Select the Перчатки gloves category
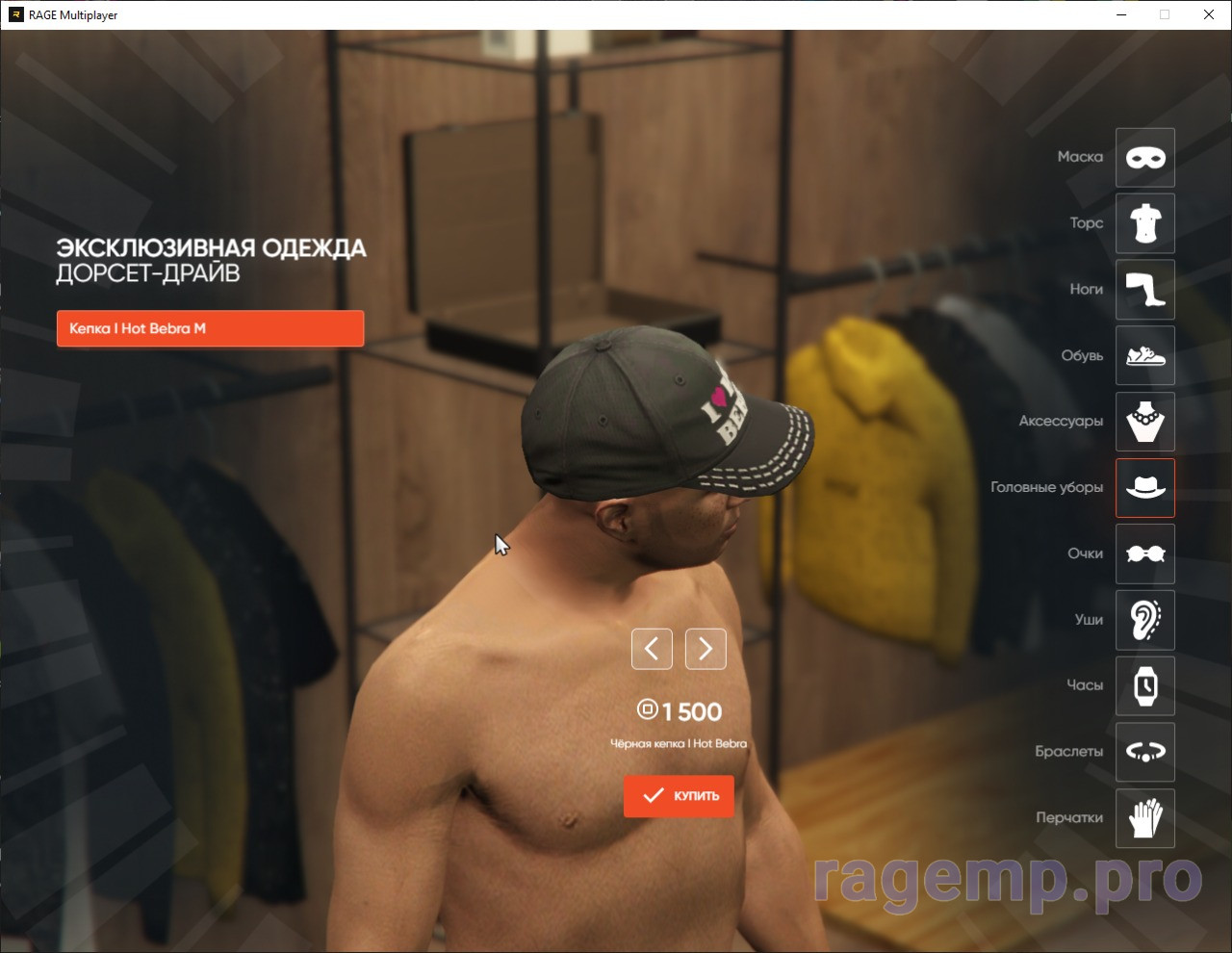 click(x=1144, y=818)
